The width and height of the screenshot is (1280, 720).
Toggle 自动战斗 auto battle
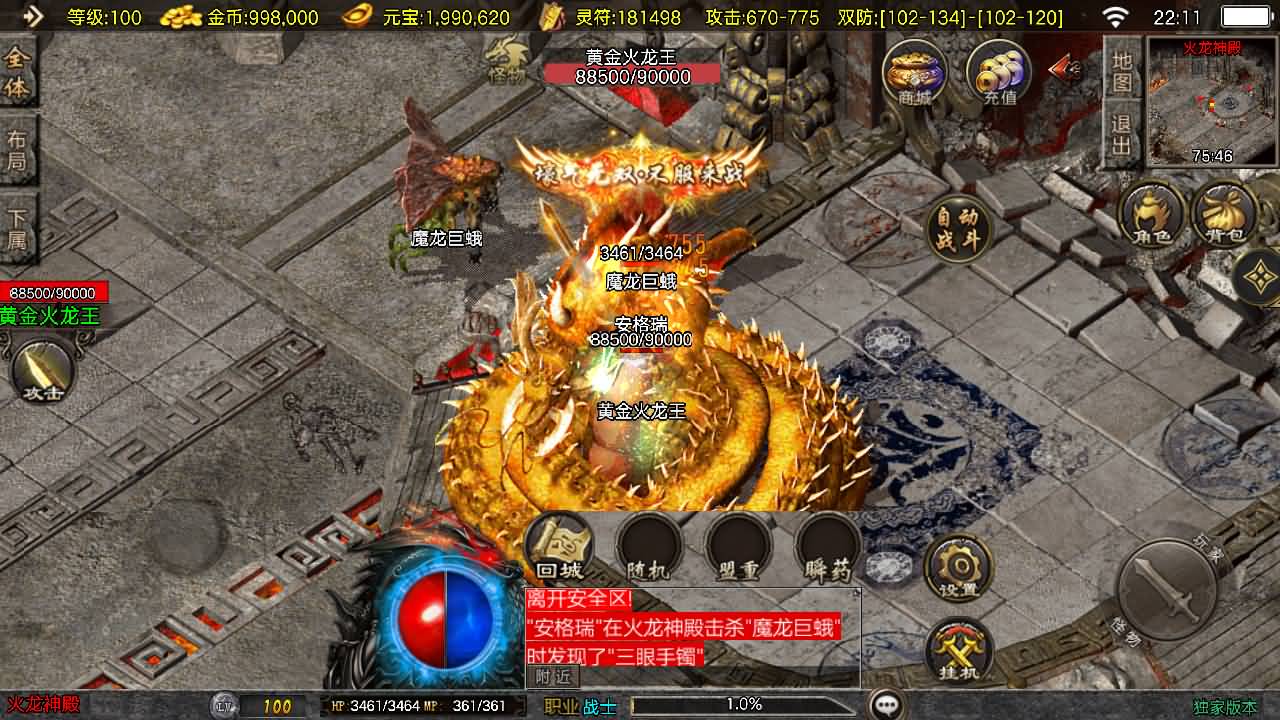958,229
